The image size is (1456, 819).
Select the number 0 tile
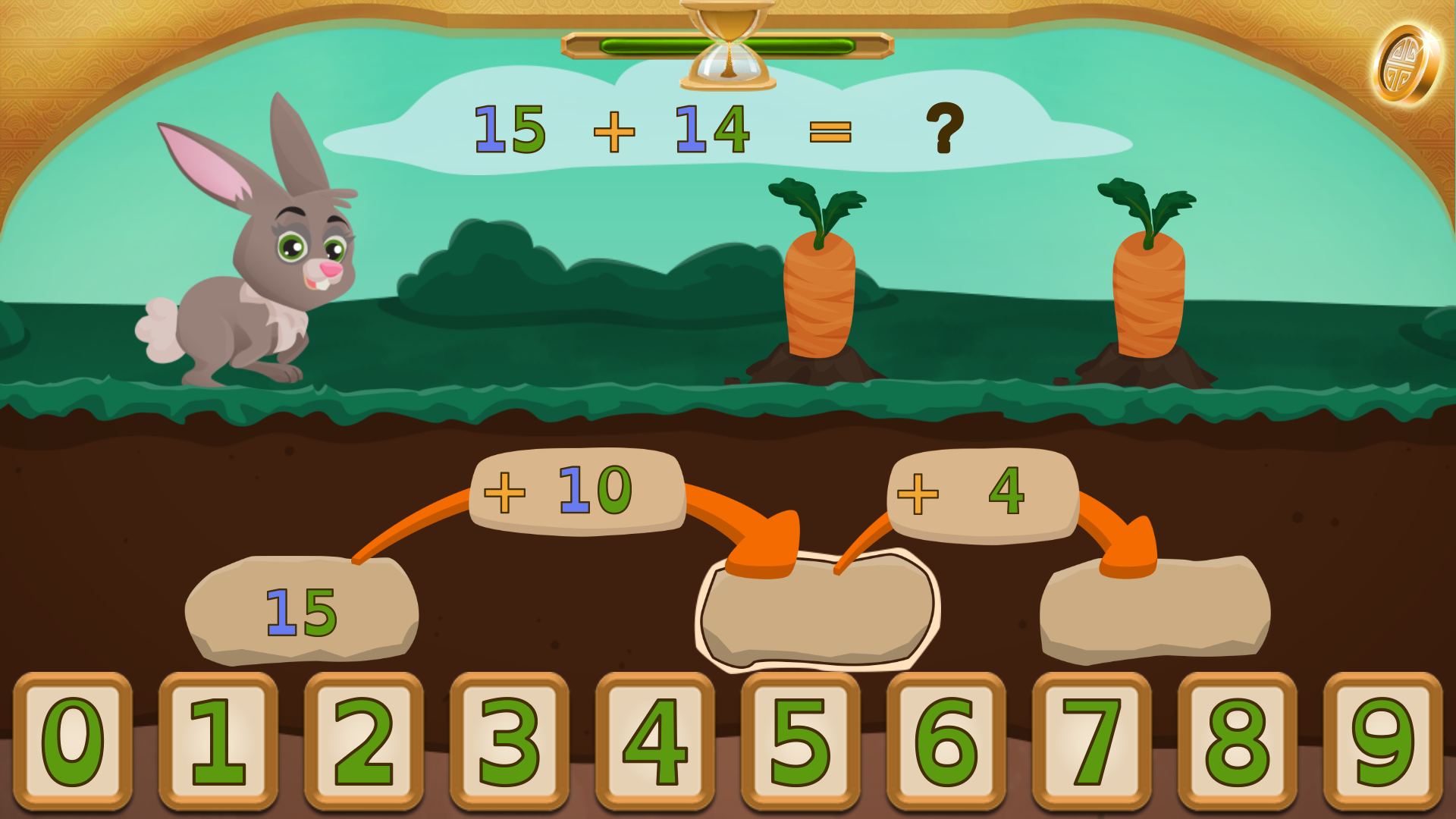pyautogui.click(x=73, y=741)
